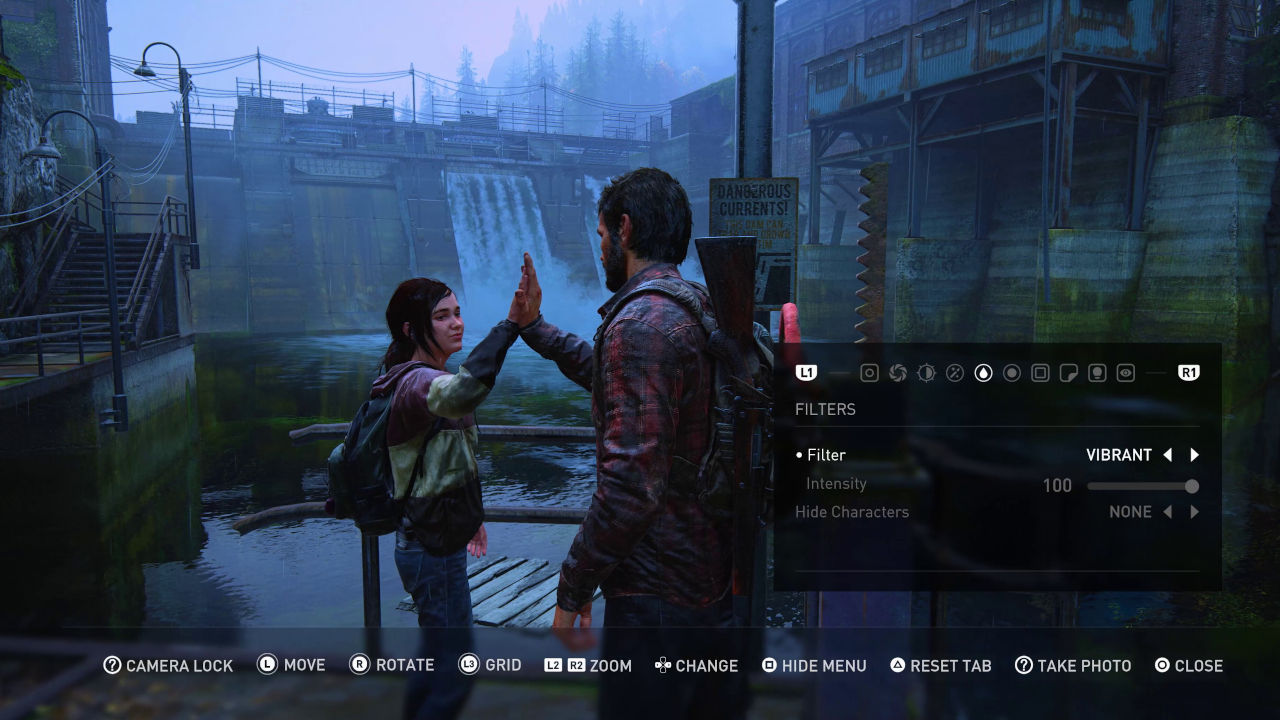
Task: Open the aperture depth of field tab
Action: coord(898,373)
